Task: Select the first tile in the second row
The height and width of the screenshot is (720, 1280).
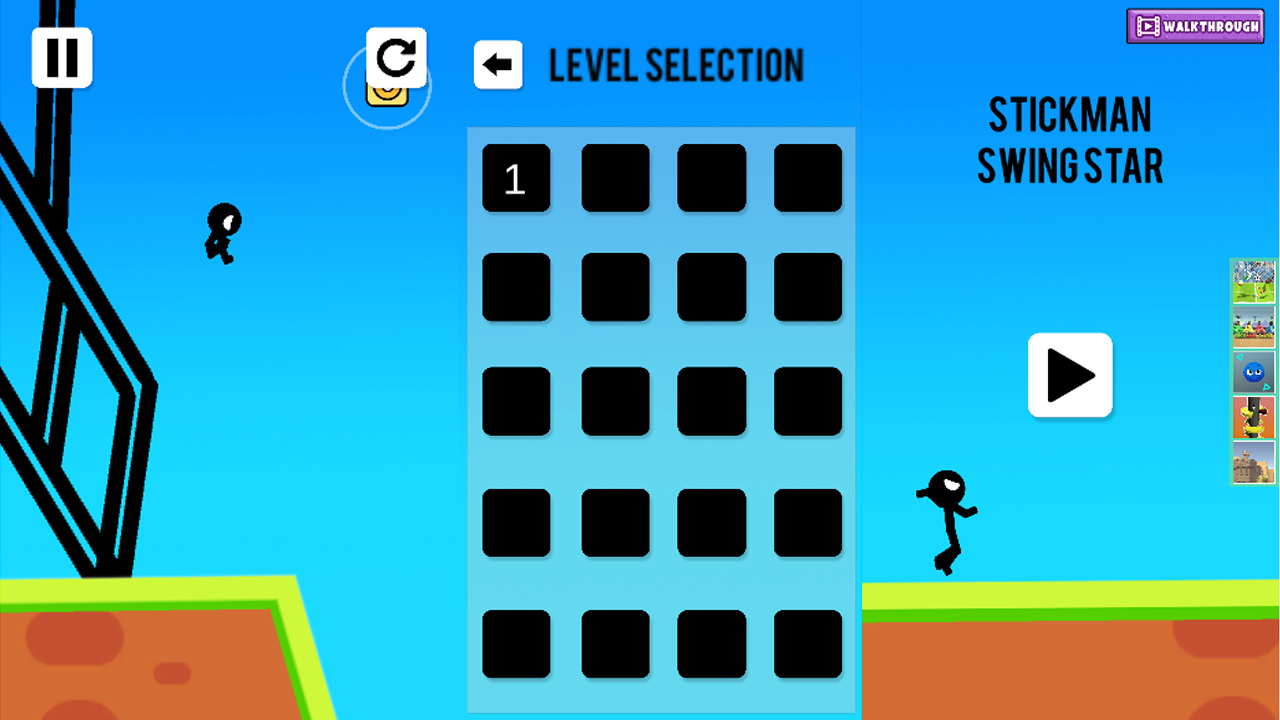Action: [x=516, y=287]
